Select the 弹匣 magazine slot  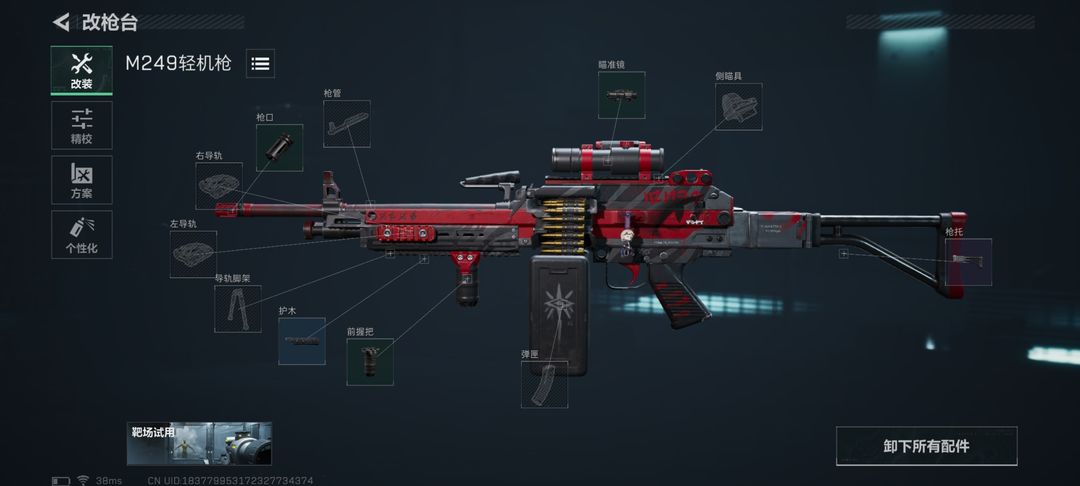[544, 384]
